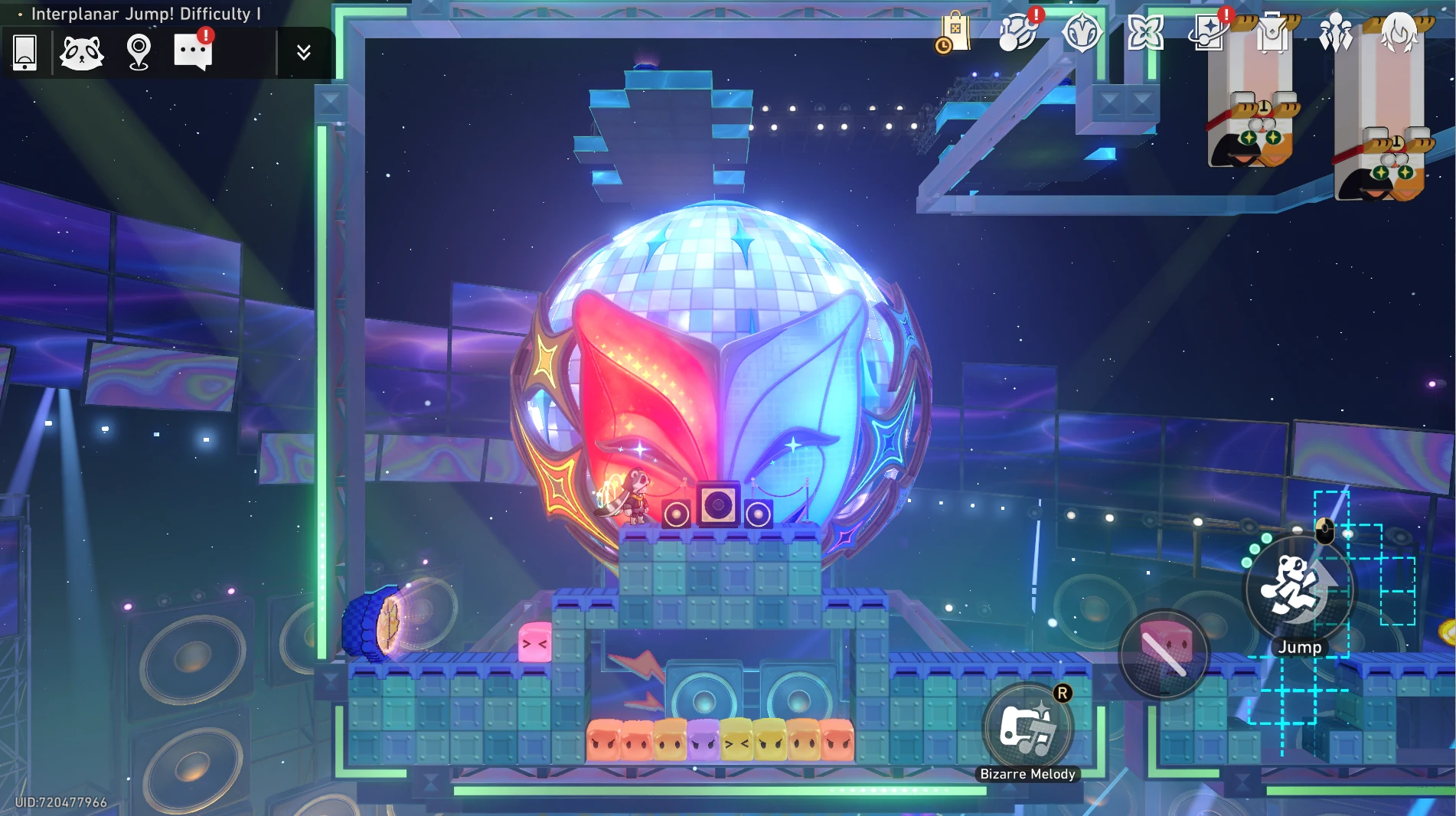Open the four-petal flower icon

(1145, 33)
